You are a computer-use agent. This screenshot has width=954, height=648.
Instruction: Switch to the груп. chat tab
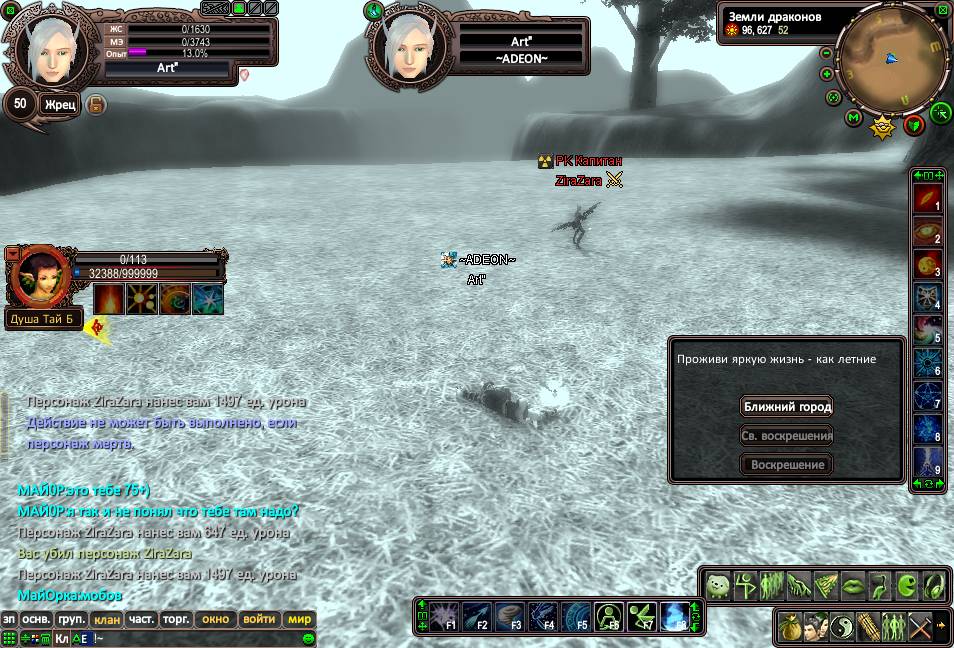[72, 620]
